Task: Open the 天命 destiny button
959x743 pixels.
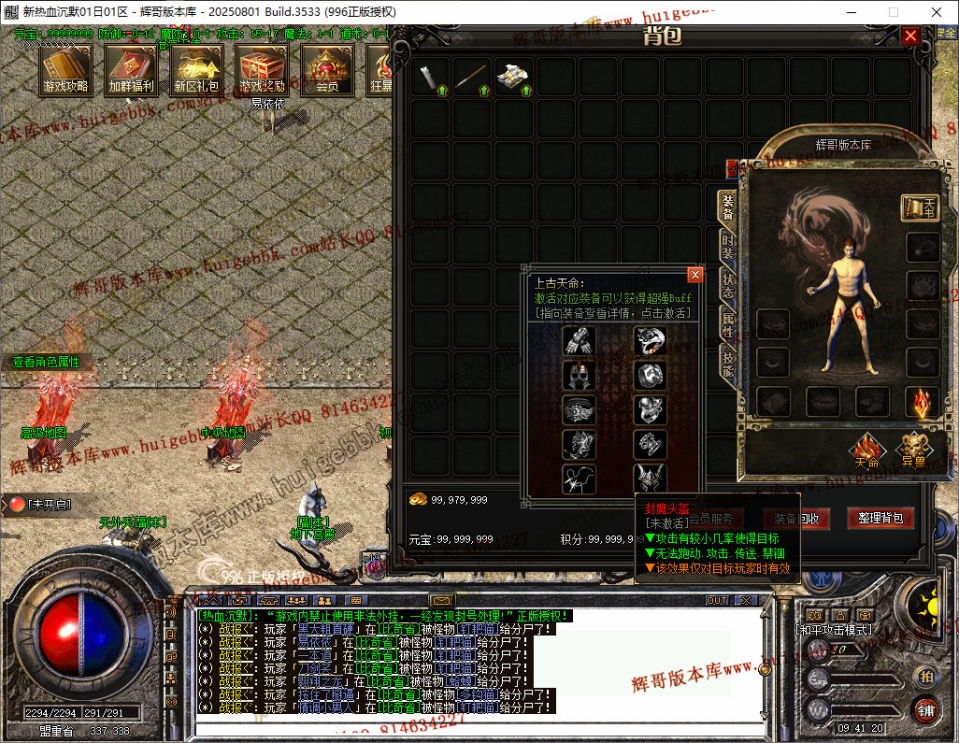Action: click(x=866, y=451)
